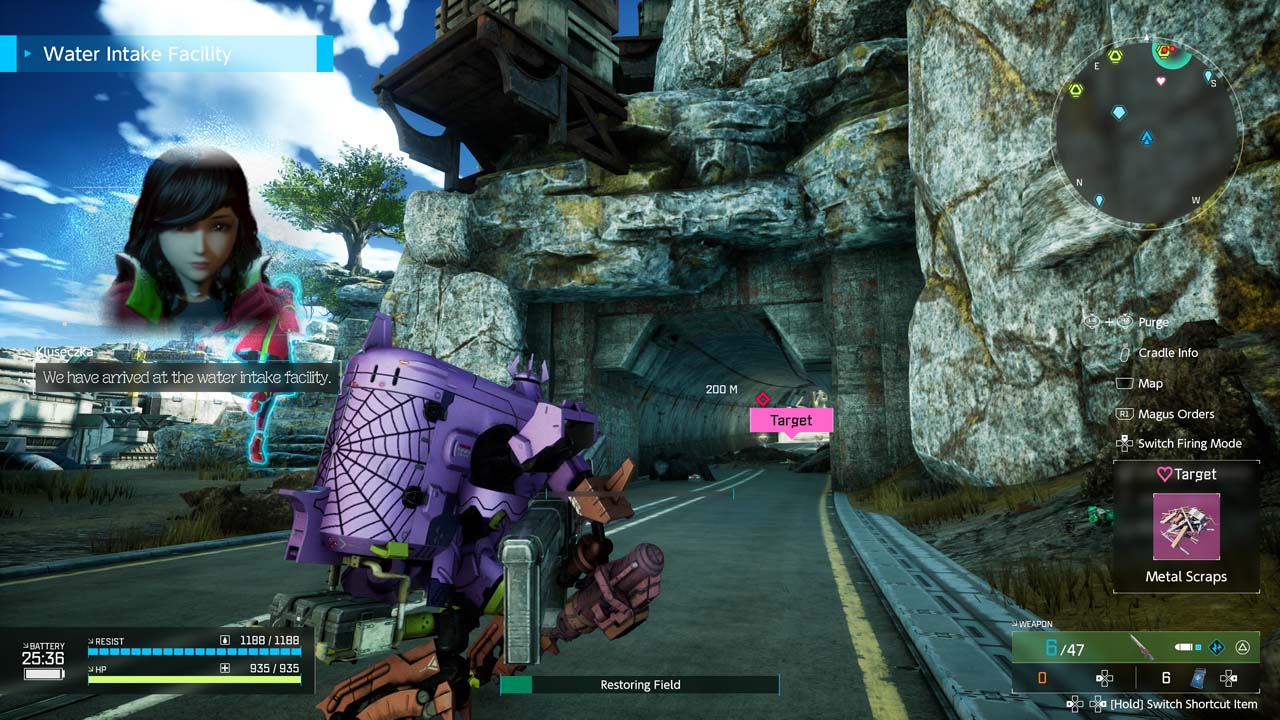
Task: Open the Metal Scraps target thumbnail
Action: tap(1185, 526)
